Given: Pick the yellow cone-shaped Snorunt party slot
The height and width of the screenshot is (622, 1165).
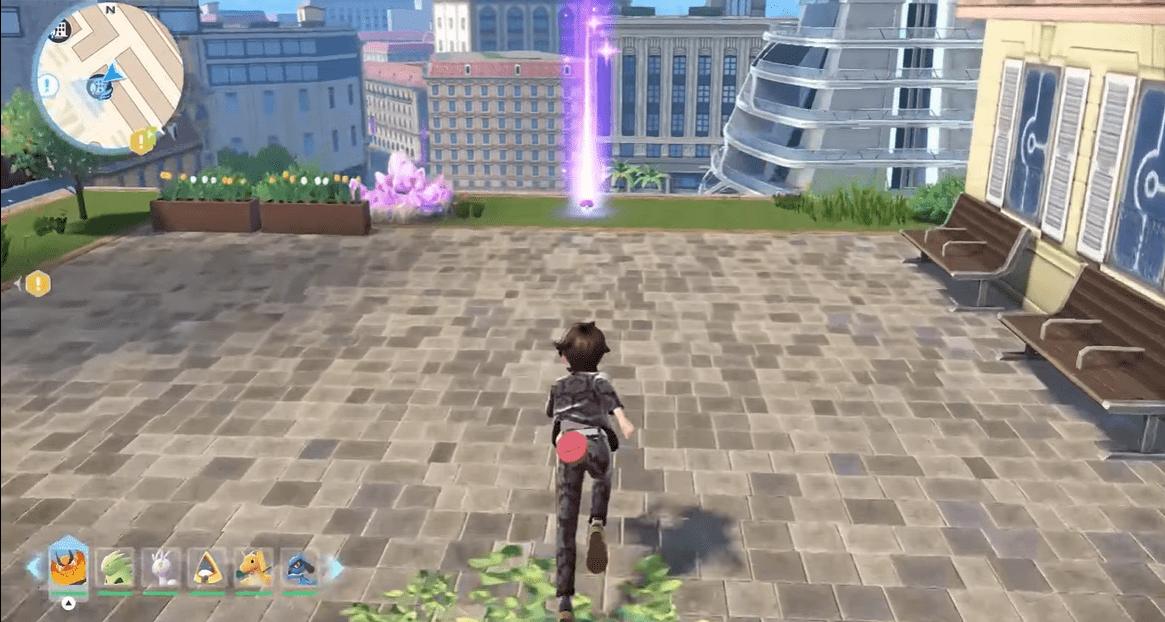Looking at the screenshot, I should click(207, 568).
